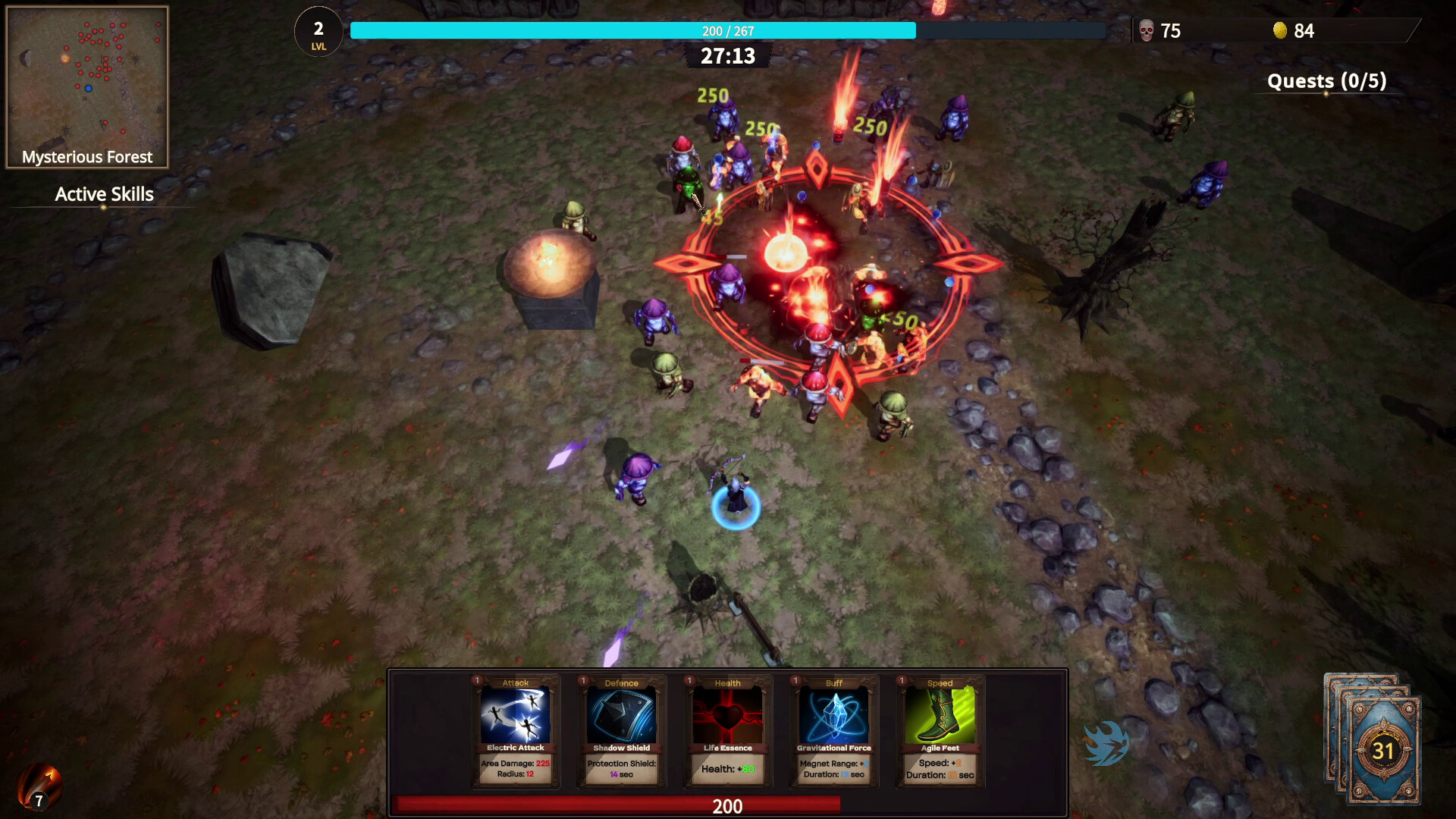Click the gold coin currency icon

tap(1281, 31)
